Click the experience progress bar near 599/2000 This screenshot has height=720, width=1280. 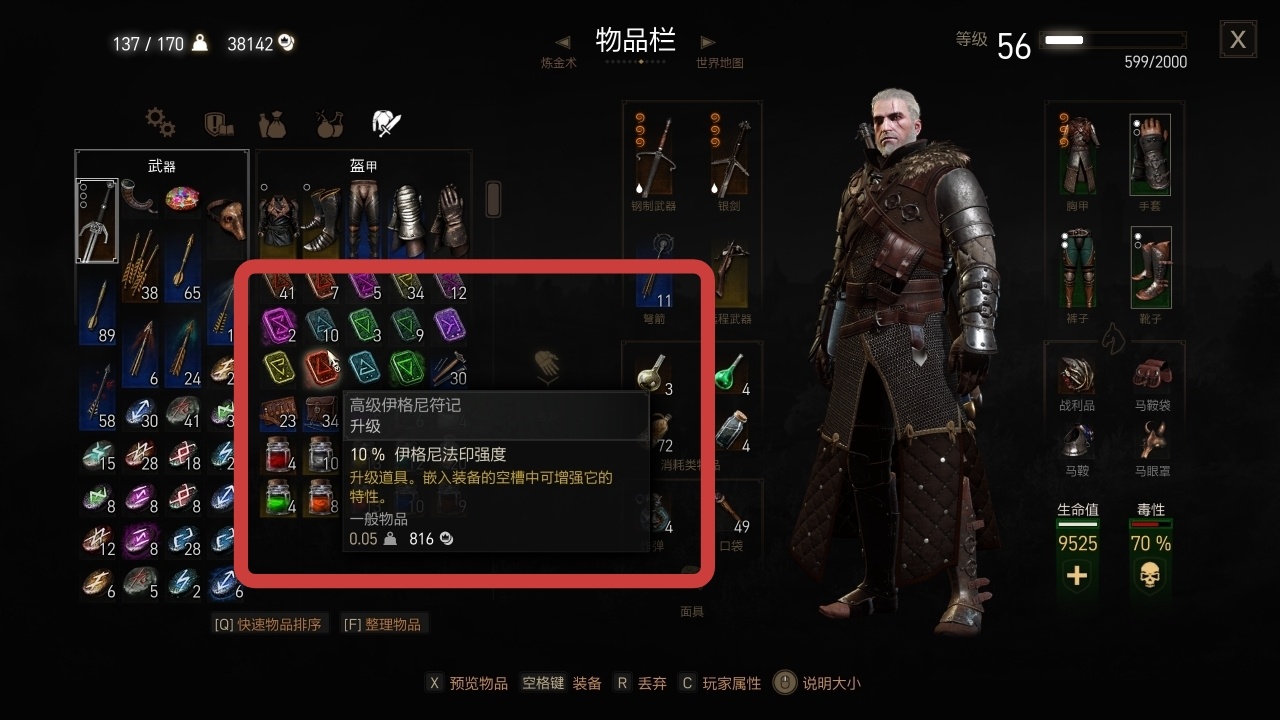[x=1113, y=39]
